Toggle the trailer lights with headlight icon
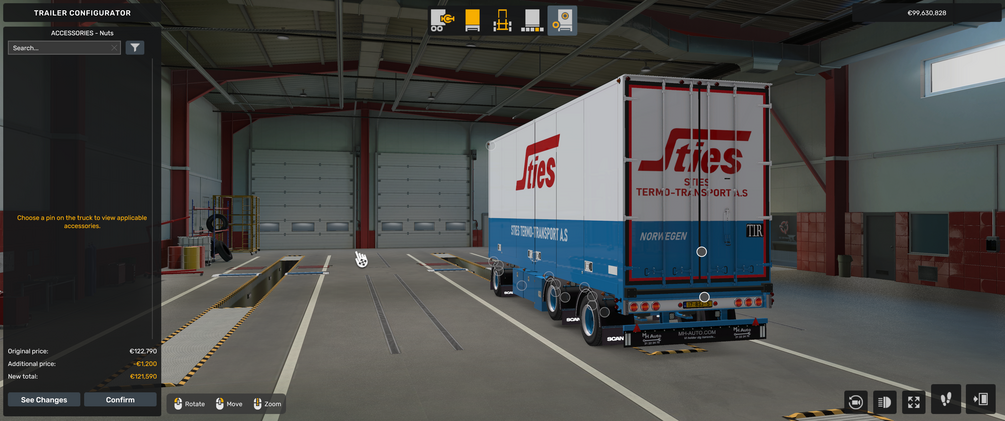This screenshot has height=421, width=1005. tap(884, 401)
